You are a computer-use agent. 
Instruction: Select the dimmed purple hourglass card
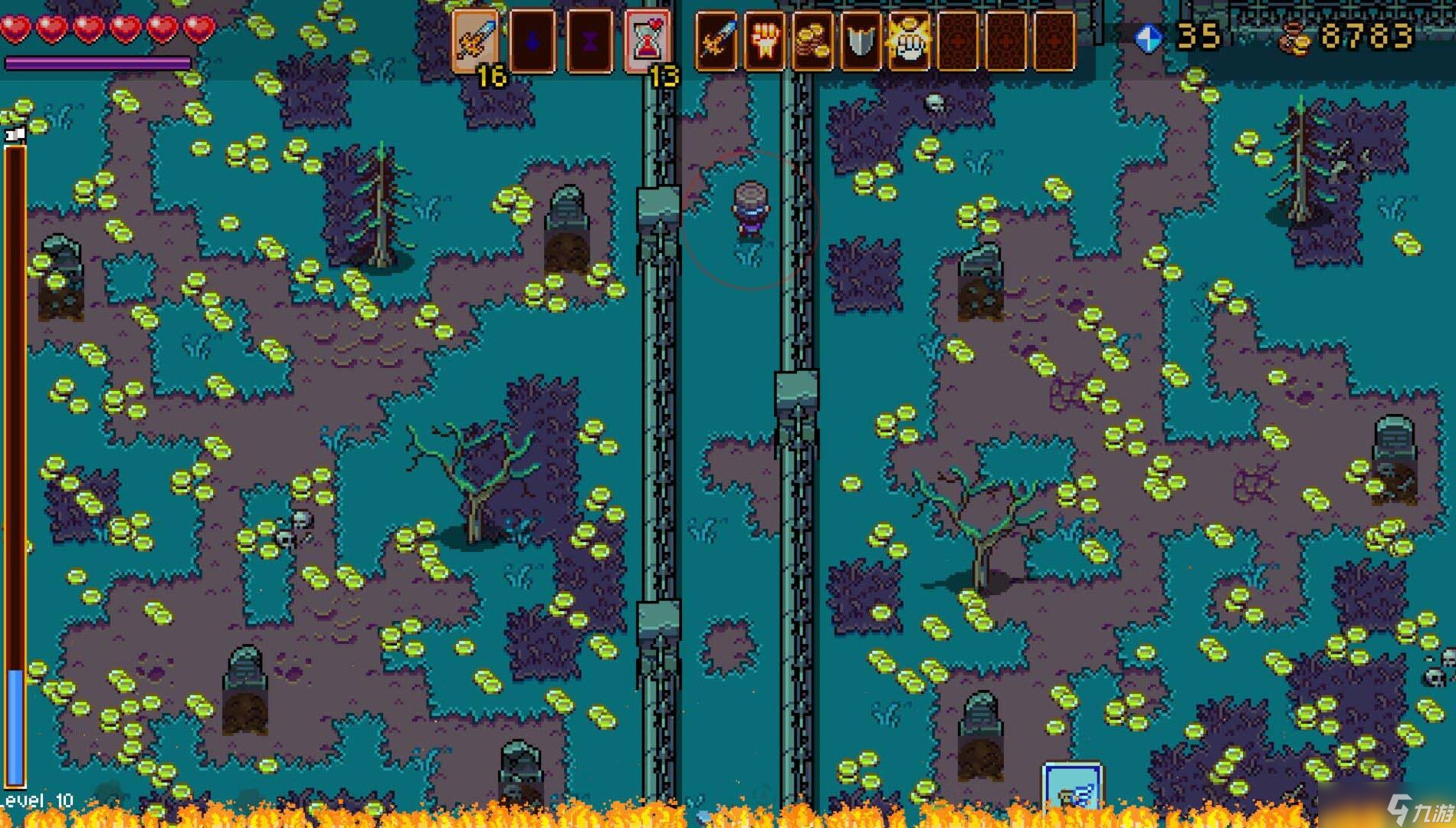point(589,41)
